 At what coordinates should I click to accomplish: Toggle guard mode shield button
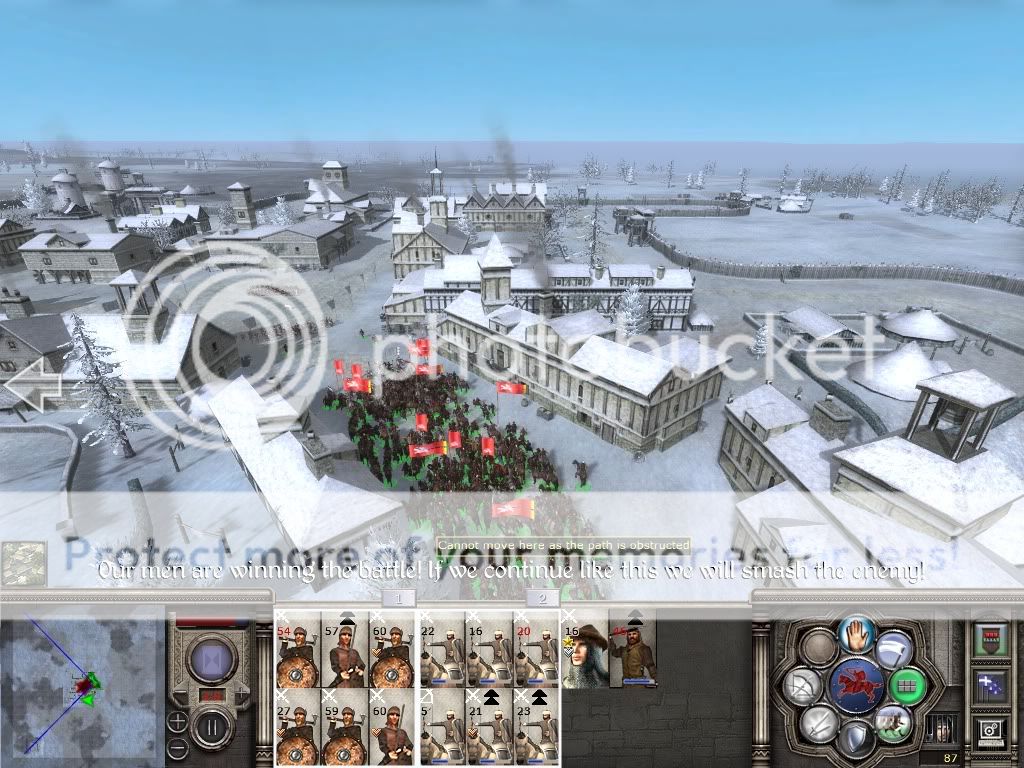tap(855, 740)
